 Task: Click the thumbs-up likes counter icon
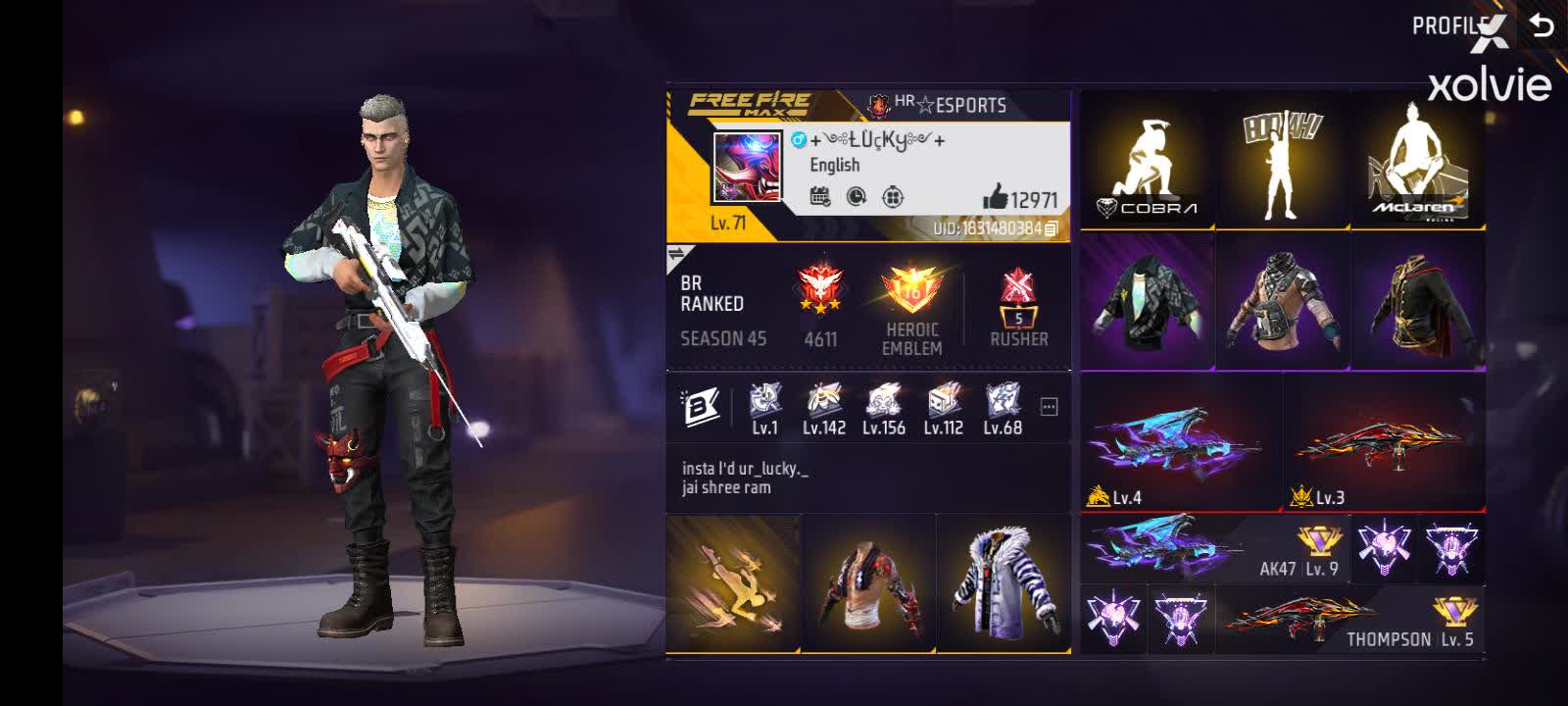[993, 198]
